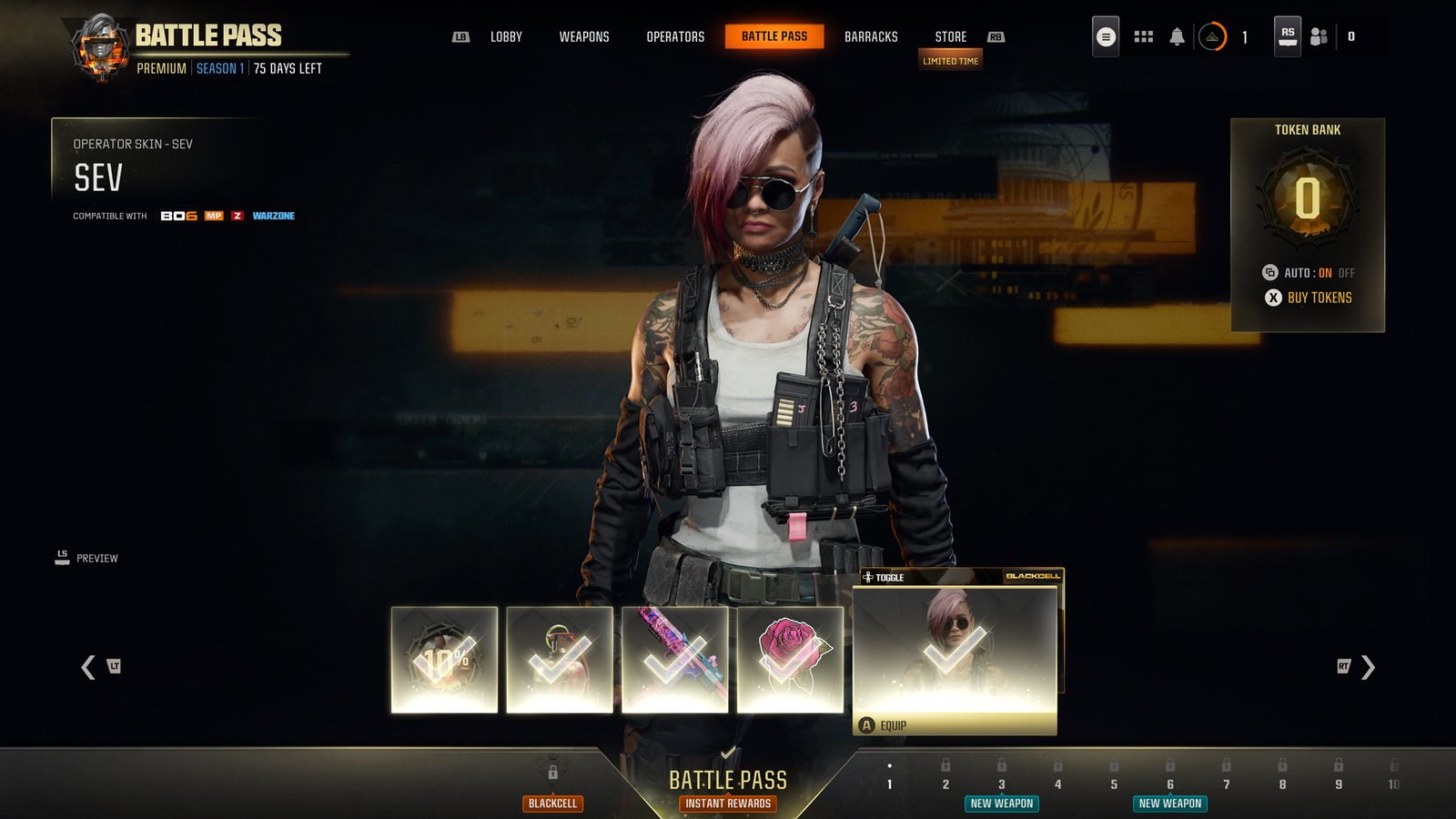Click the left LT chevron to previous page

88,667
